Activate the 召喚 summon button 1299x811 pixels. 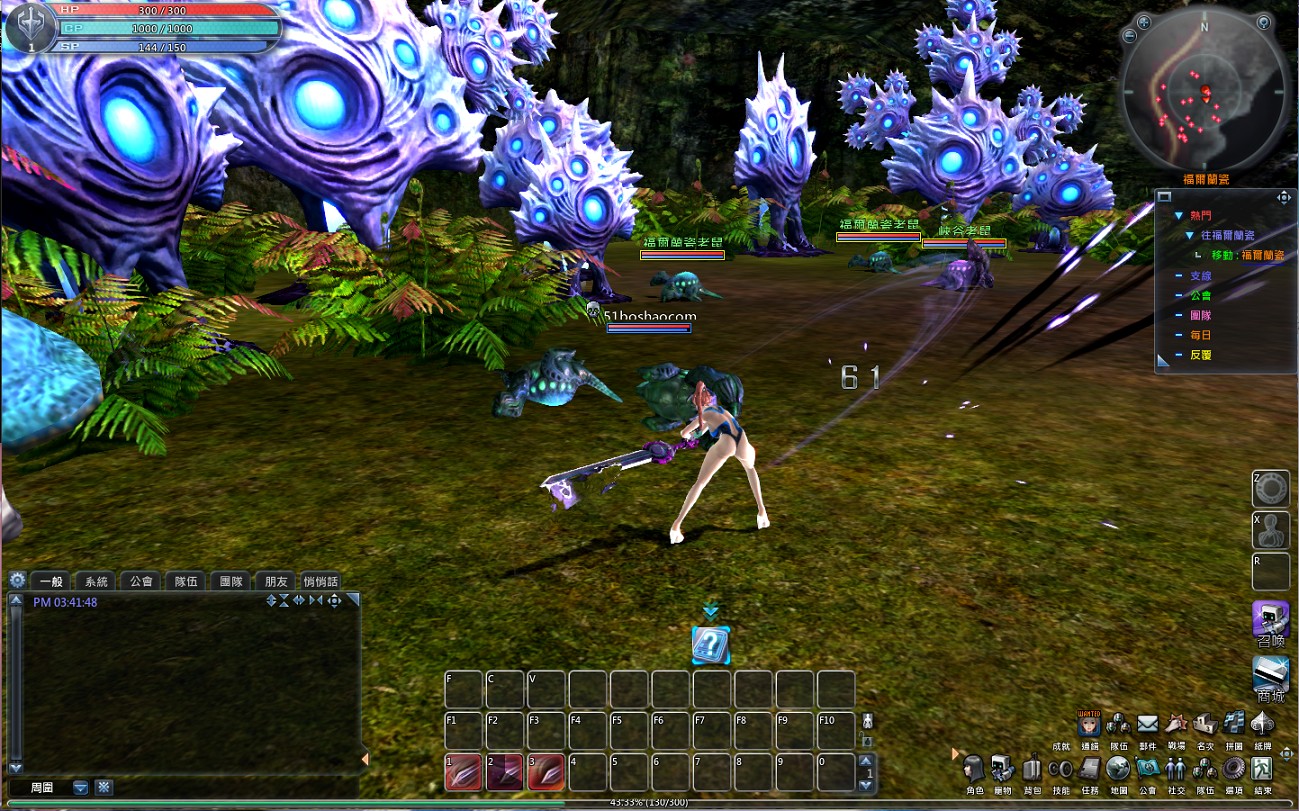1270,621
